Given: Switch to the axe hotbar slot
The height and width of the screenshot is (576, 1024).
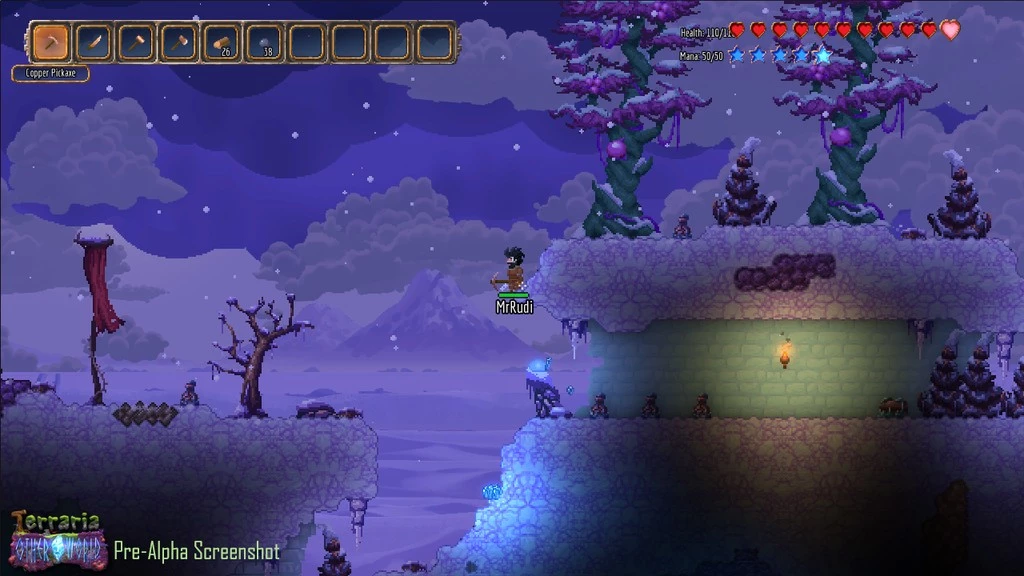Looking at the screenshot, I should 179,43.
